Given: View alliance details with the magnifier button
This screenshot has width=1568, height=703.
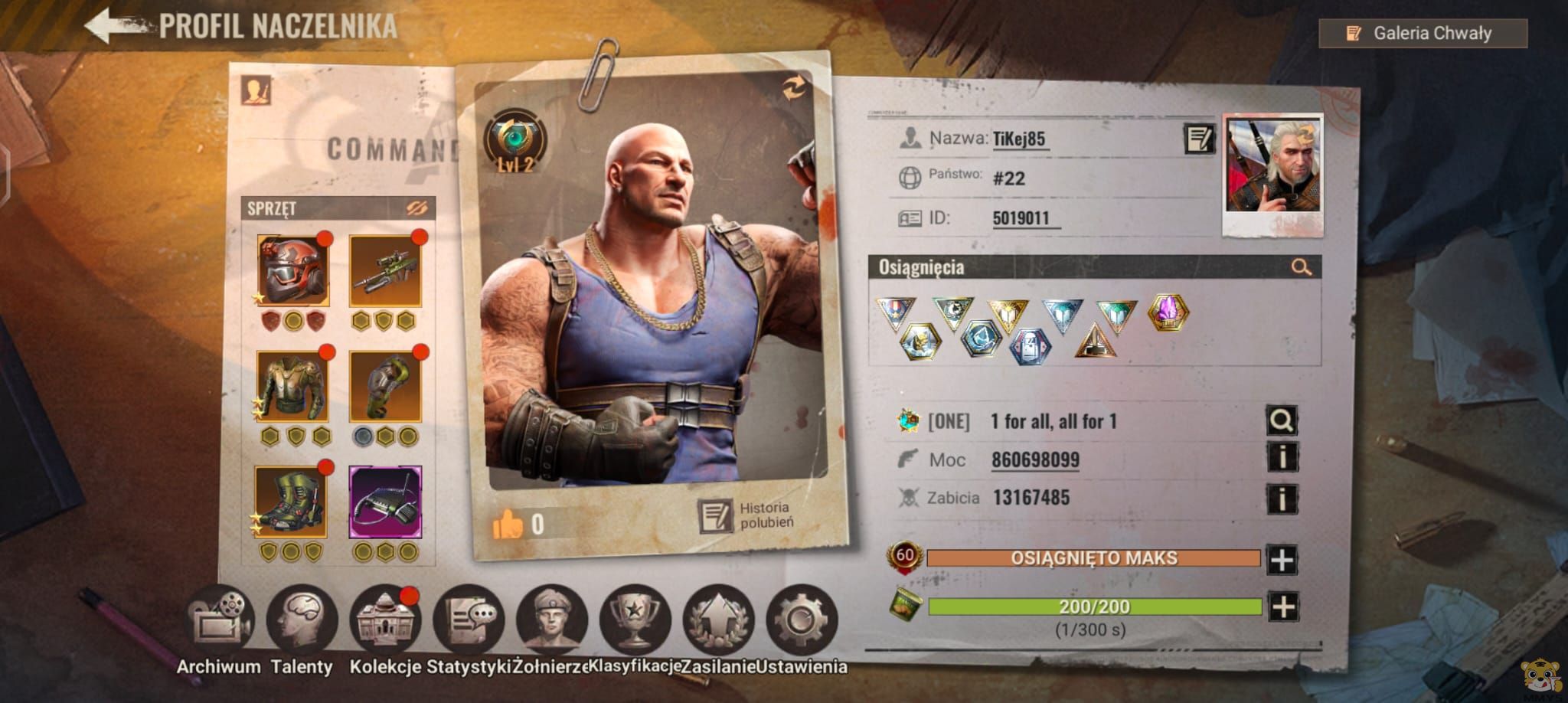Looking at the screenshot, I should (x=1282, y=420).
